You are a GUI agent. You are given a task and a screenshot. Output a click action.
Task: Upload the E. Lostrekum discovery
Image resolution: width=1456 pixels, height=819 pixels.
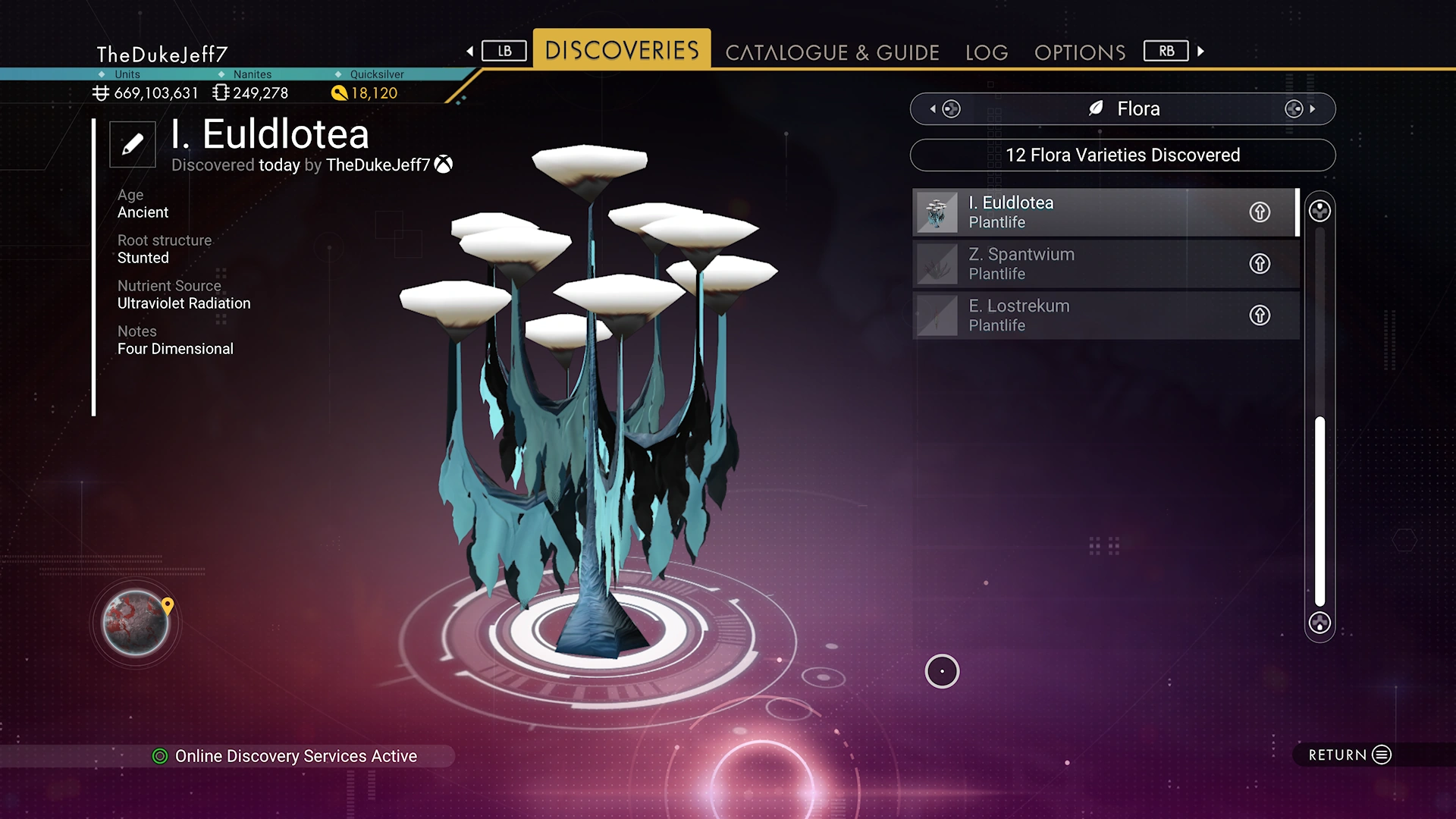pyautogui.click(x=1260, y=315)
